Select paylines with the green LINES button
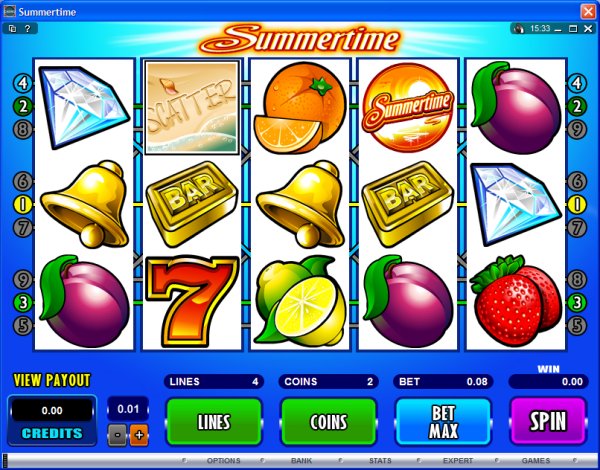Screen dimensions: 600x470 pyautogui.click(x=213, y=421)
